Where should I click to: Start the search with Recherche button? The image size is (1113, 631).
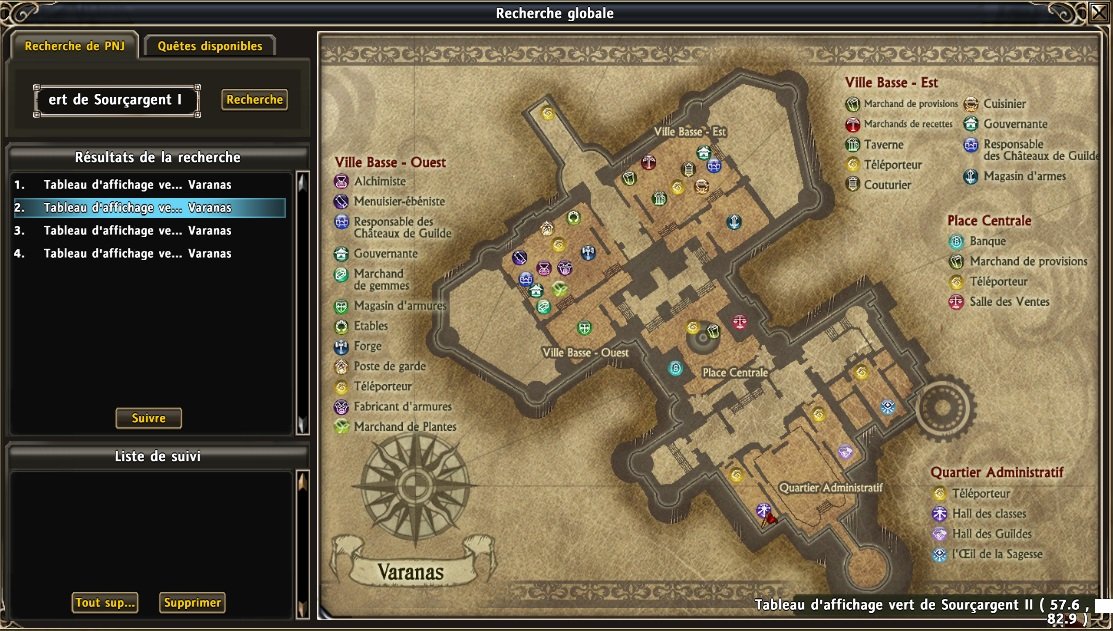(255, 100)
